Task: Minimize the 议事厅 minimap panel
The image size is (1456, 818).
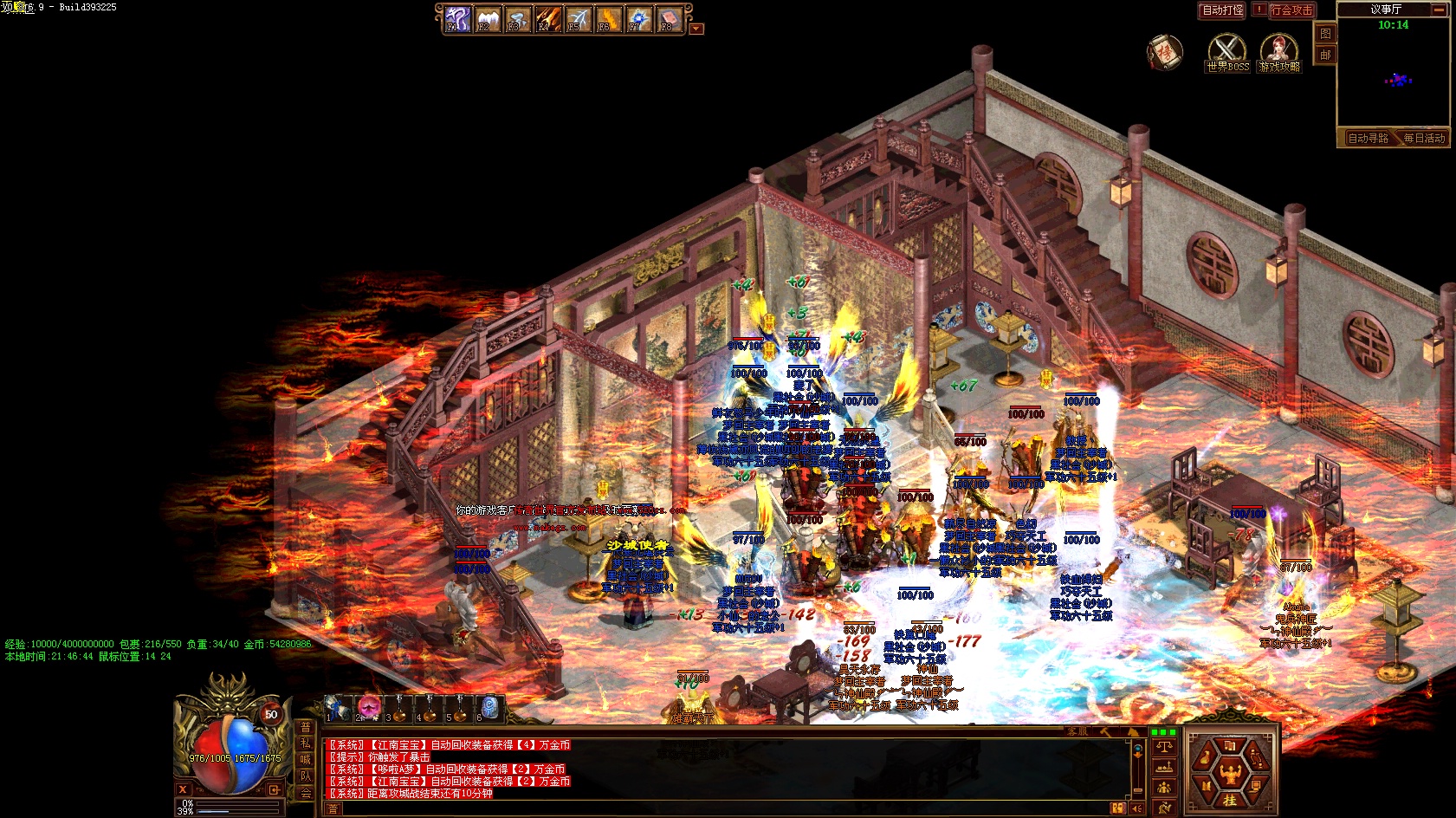Action: tap(1439, 10)
